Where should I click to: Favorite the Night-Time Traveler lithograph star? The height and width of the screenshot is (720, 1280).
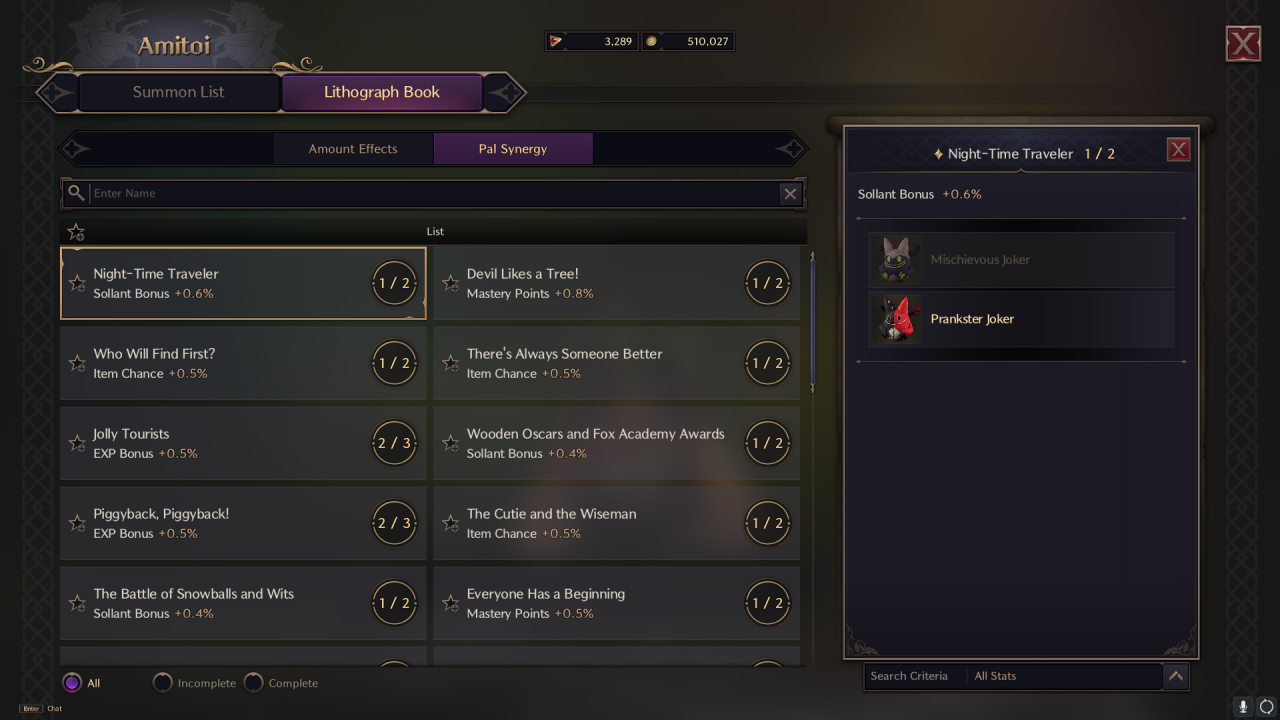(77, 283)
